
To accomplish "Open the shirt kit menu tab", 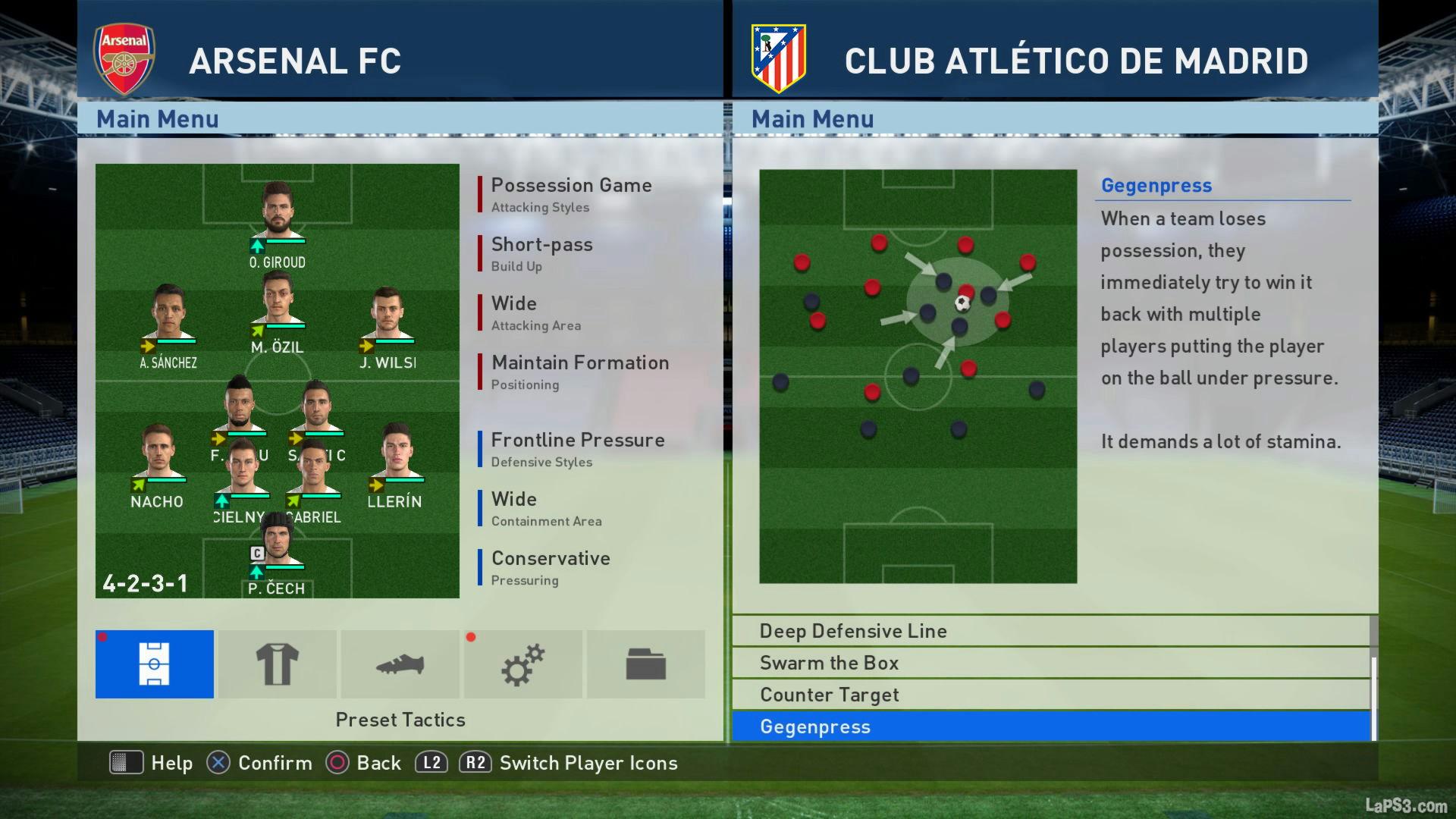I will [277, 664].
